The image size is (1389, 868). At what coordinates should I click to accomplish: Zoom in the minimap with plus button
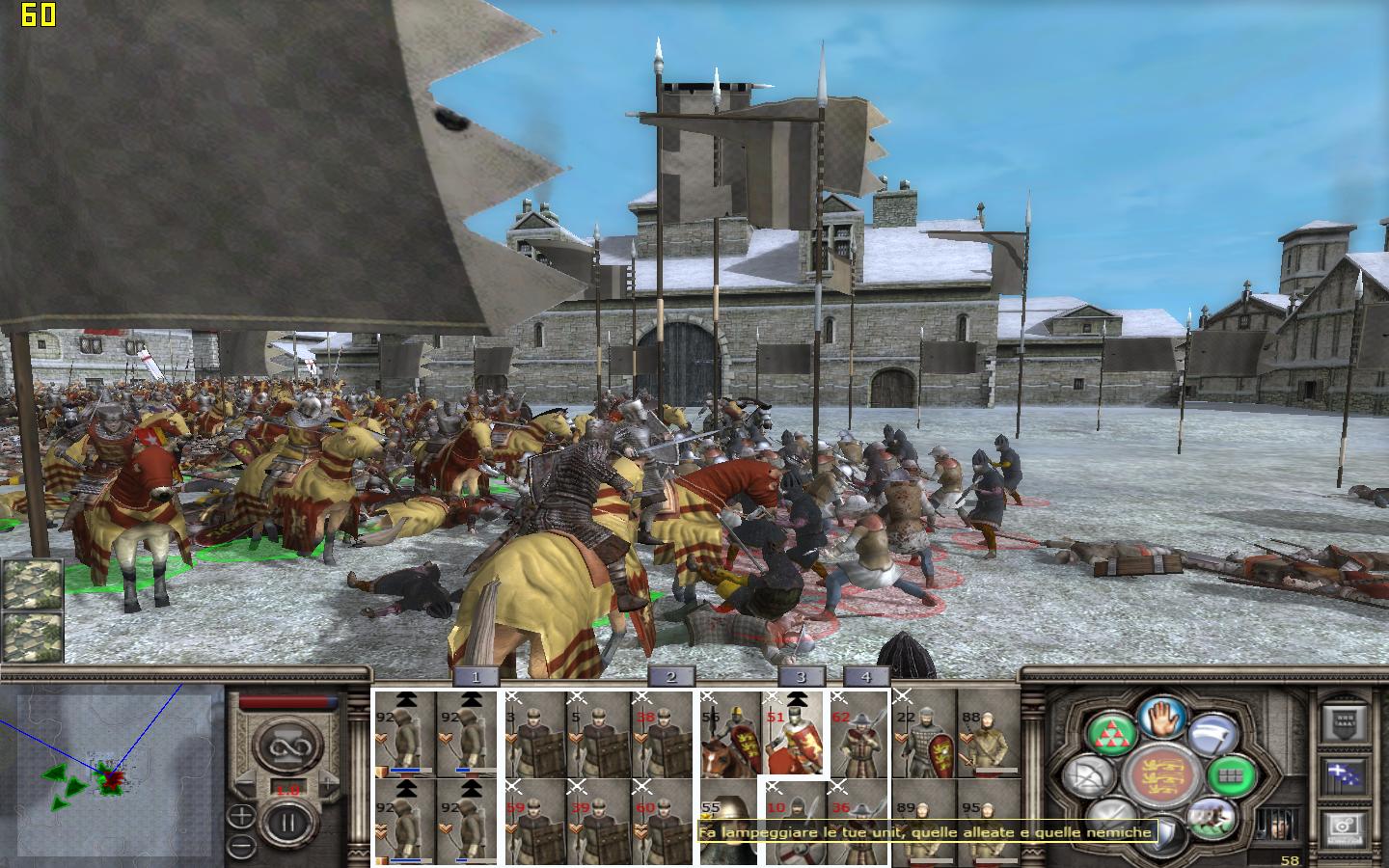241,817
